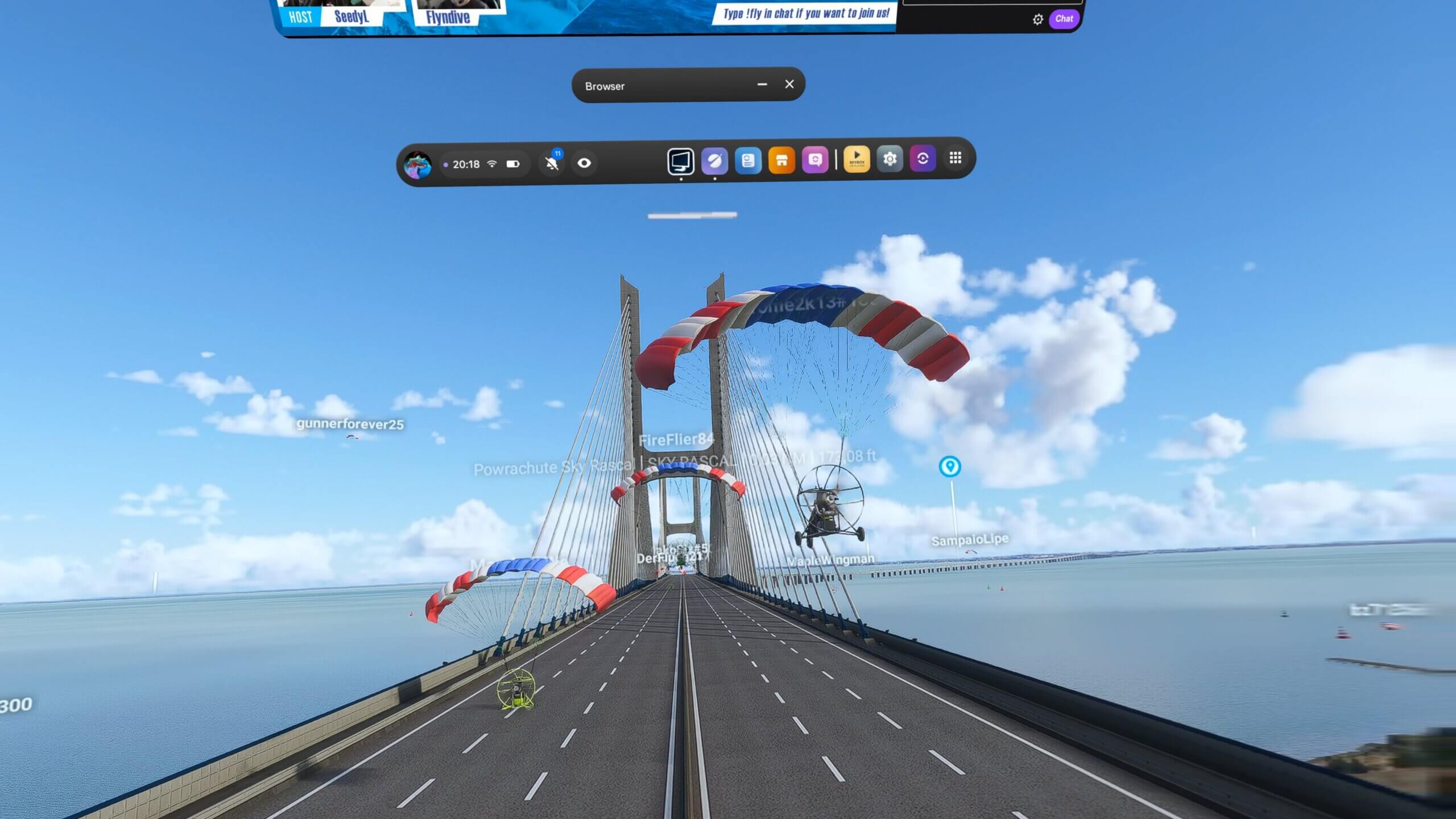Open the blue notes app in the dock

pos(747,162)
